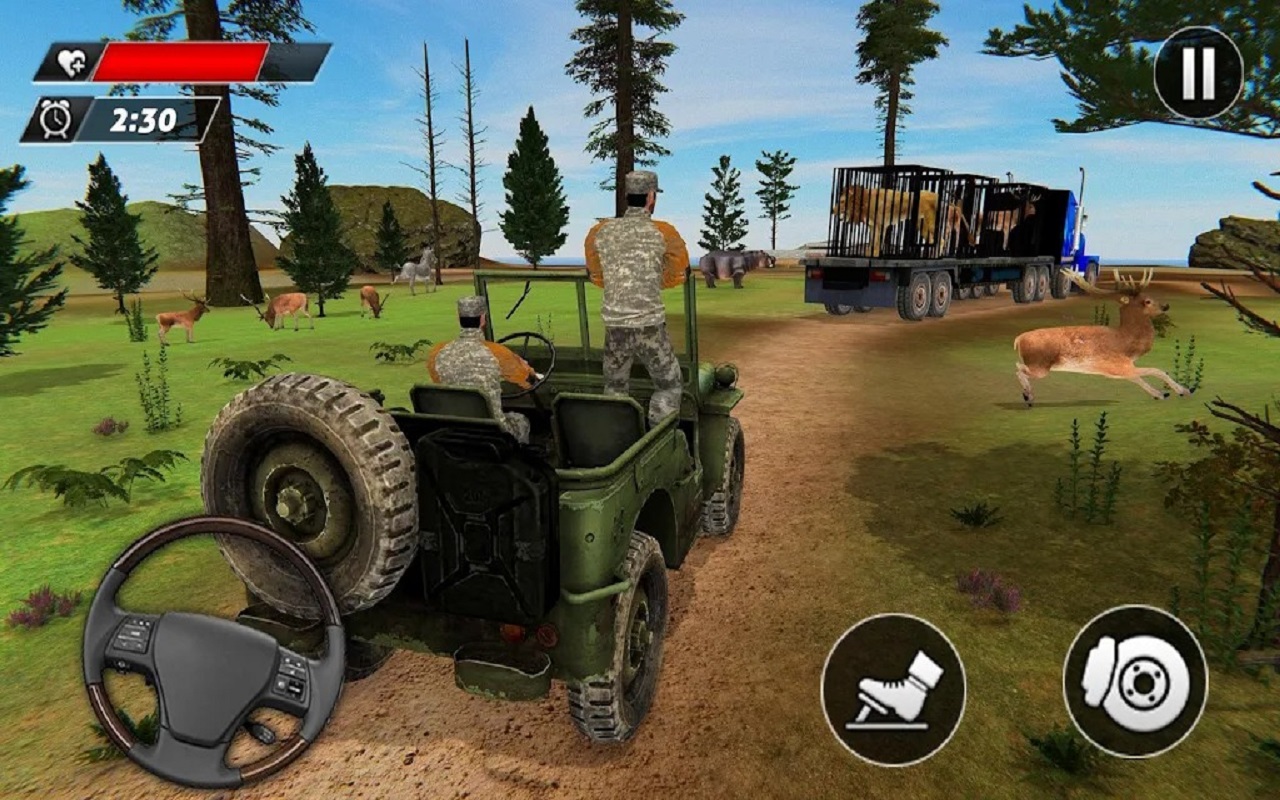Select the fuel can on the jeep
The width and height of the screenshot is (1280, 800).
pos(490,520)
